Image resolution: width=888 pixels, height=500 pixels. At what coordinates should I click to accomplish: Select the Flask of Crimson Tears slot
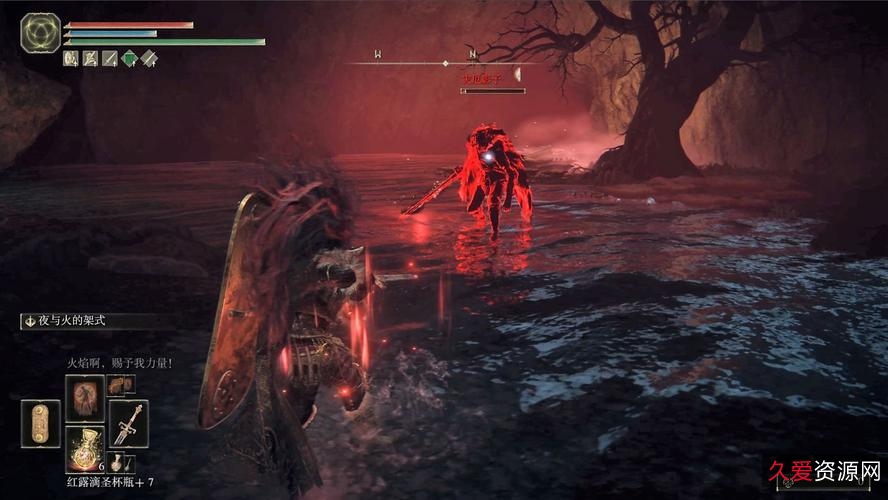(x=85, y=447)
